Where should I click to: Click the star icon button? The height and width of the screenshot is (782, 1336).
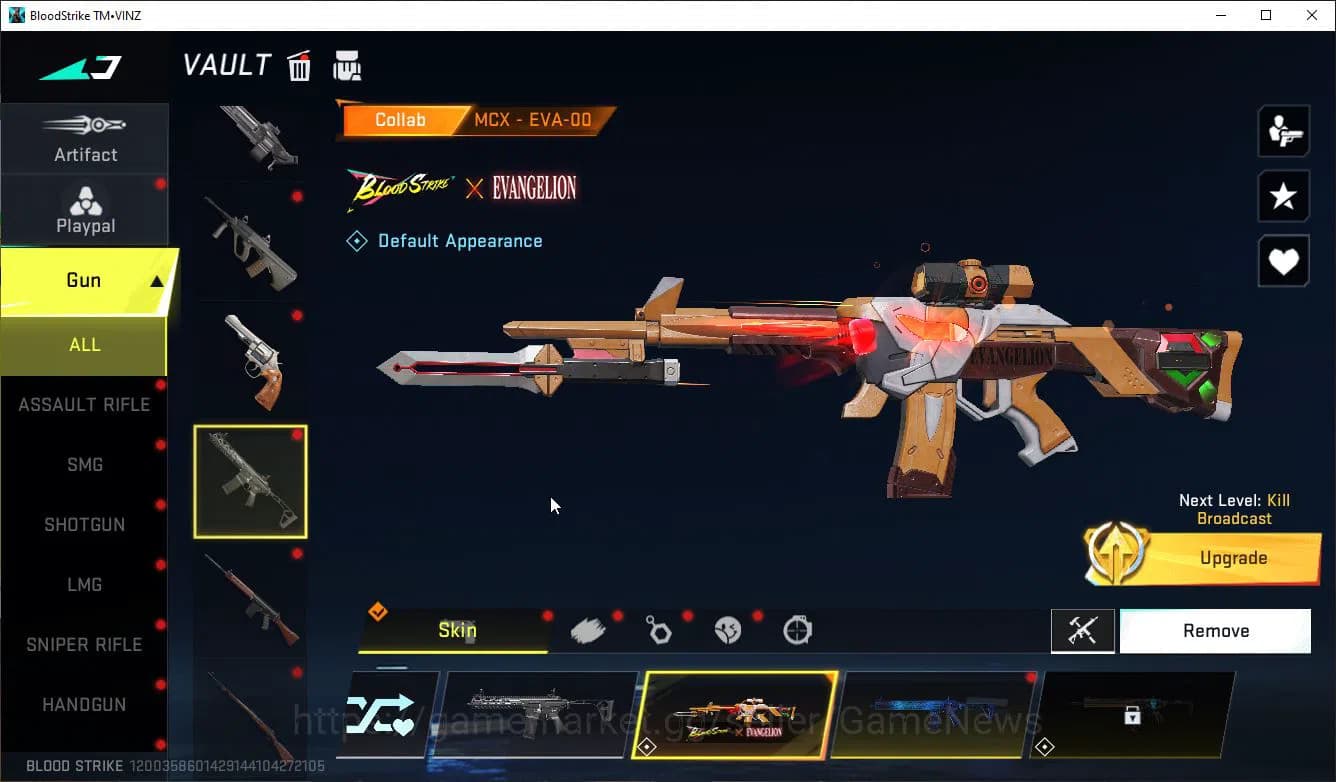click(x=1283, y=196)
